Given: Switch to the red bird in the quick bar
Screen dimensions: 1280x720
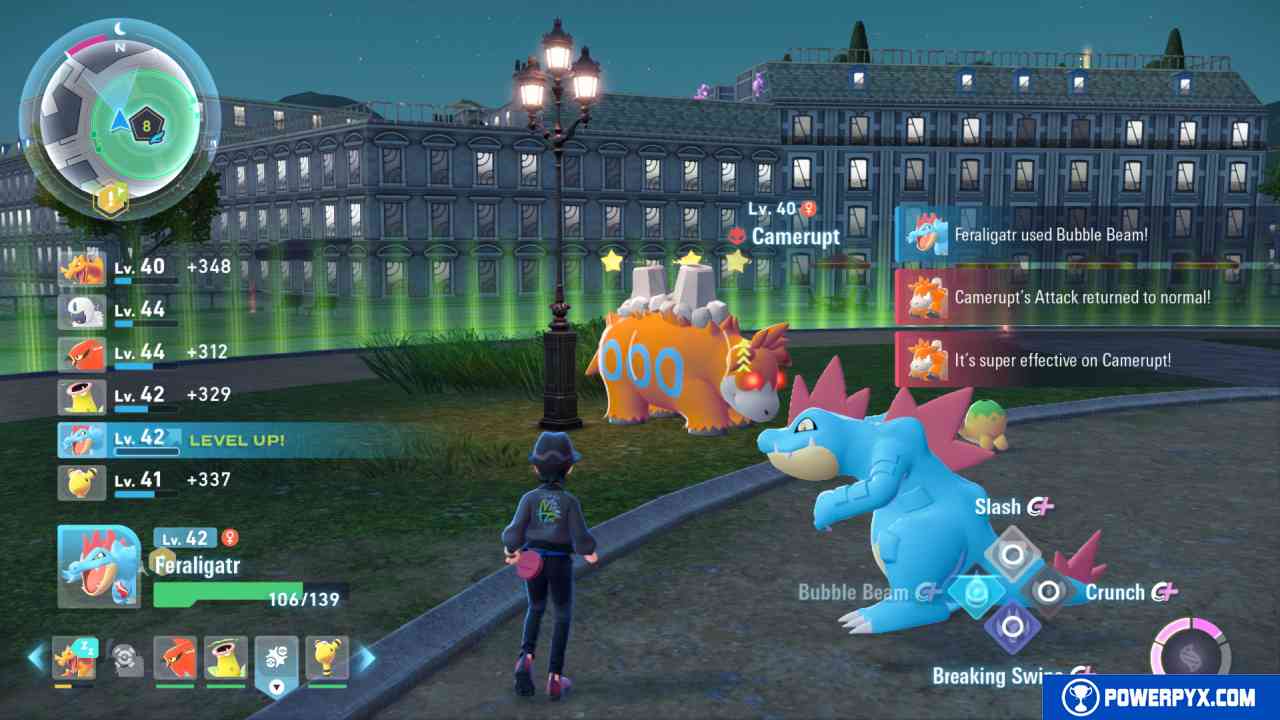Looking at the screenshot, I should coord(175,658).
